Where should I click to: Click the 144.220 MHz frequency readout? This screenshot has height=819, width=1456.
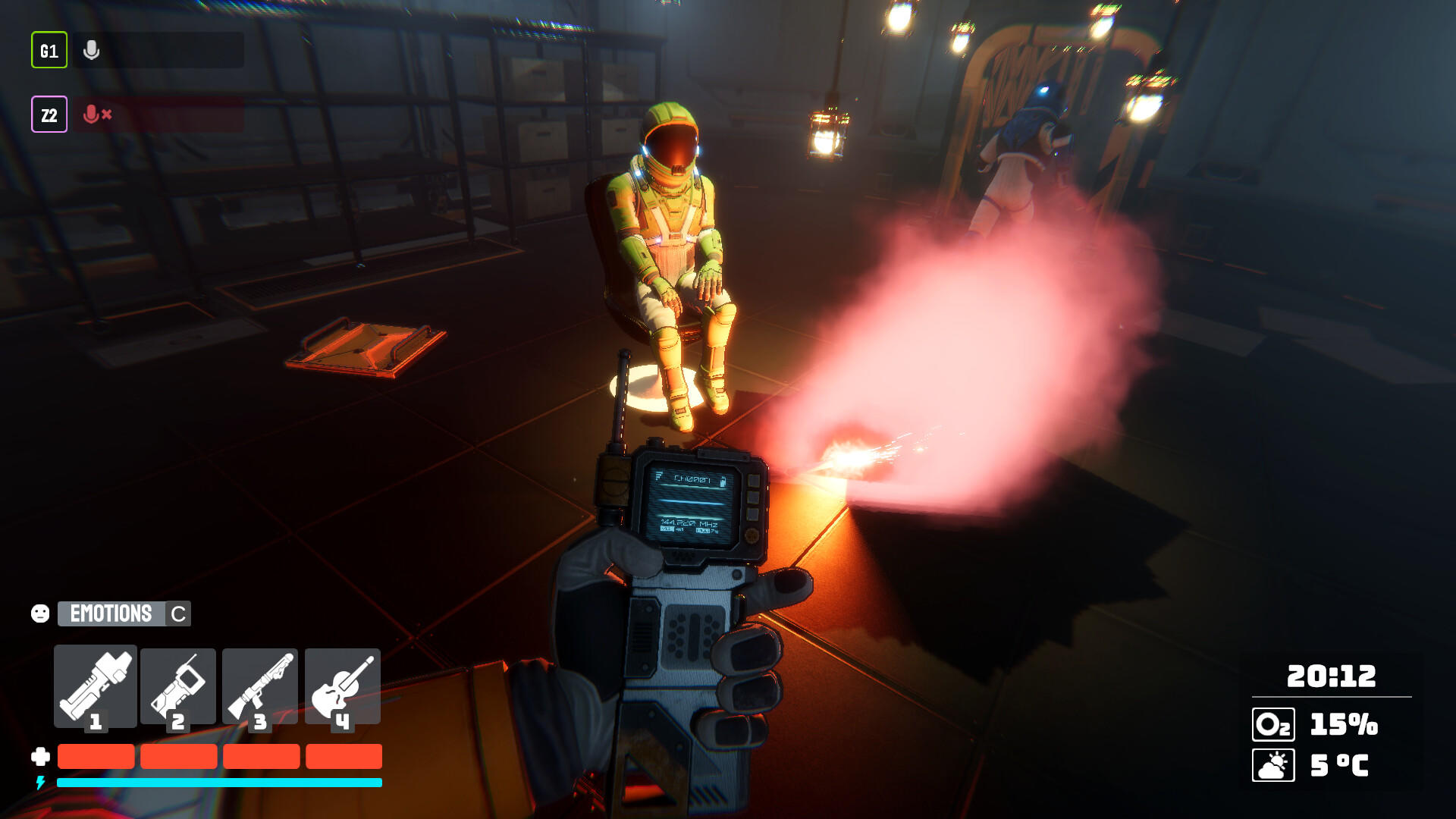[x=689, y=523]
